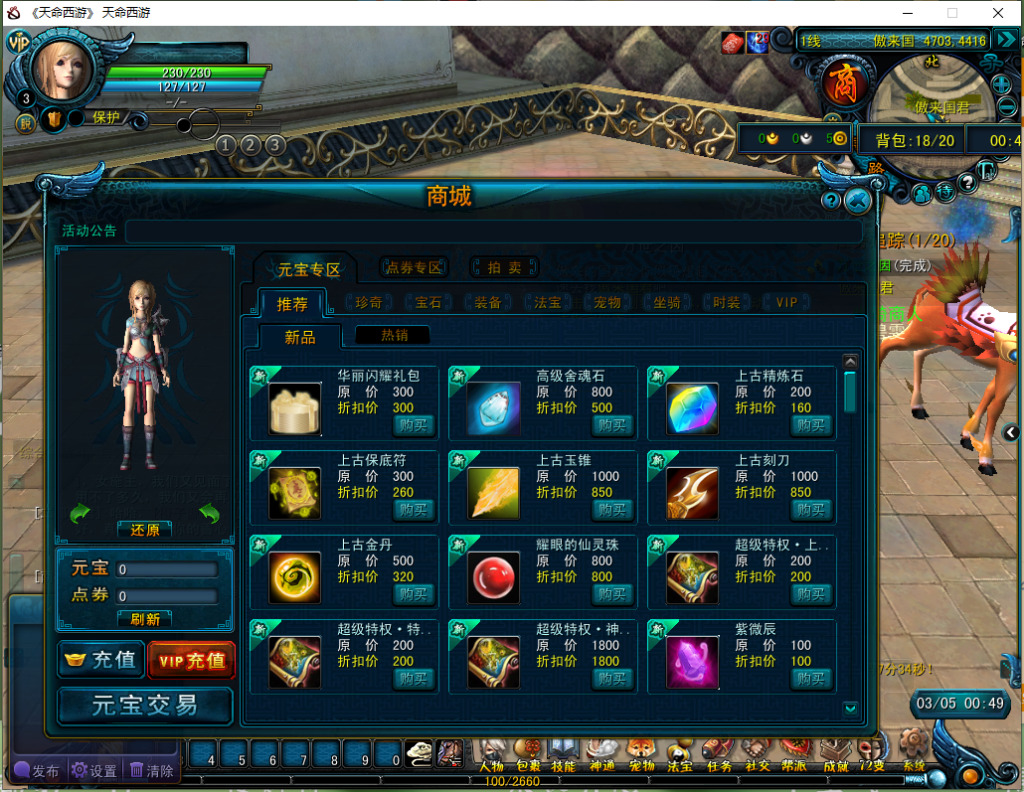Open the 设置 chat settings
Screen dimensions: 1024x792
(x=93, y=771)
